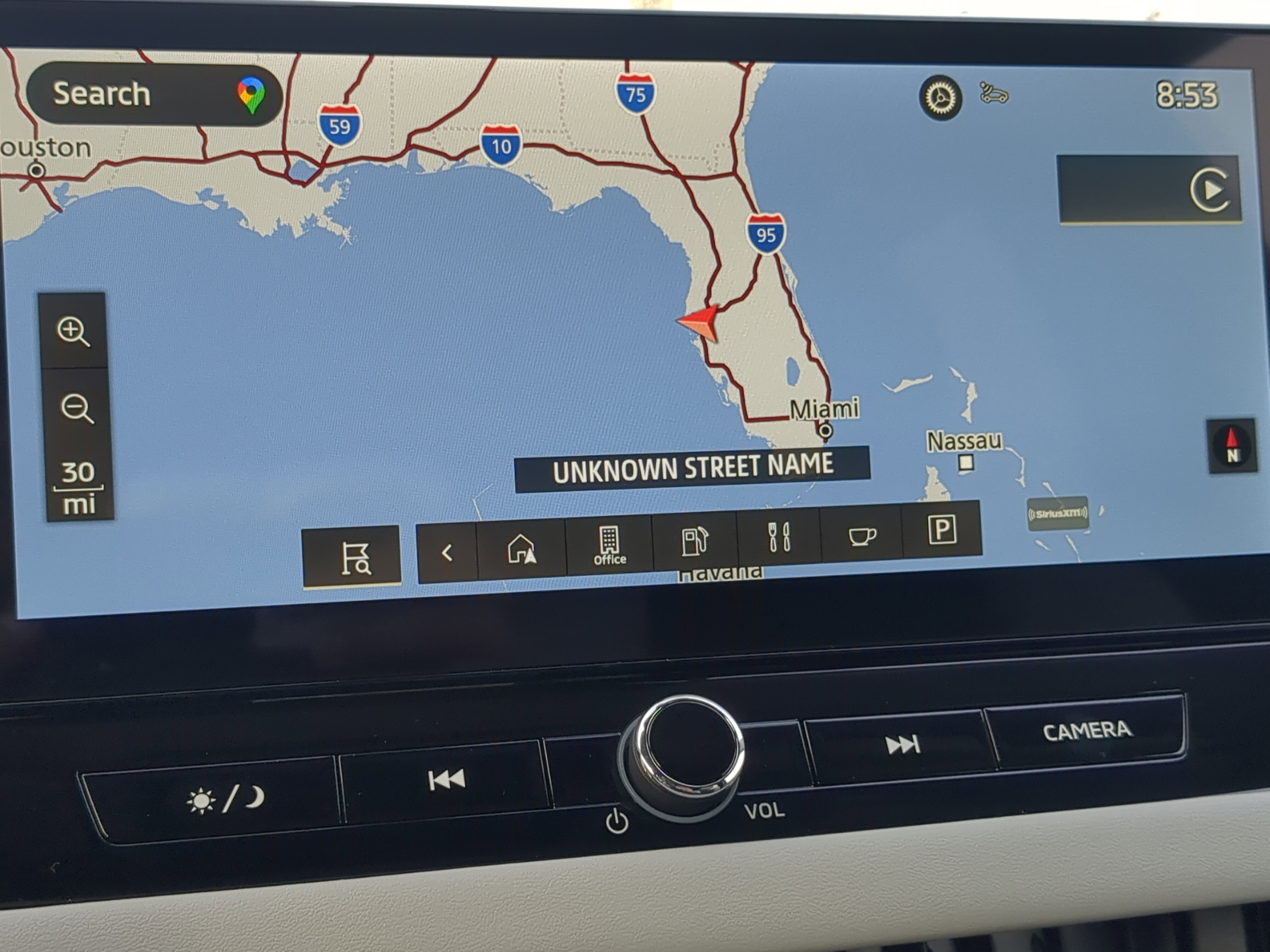Image resolution: width=1270 pixels, height=952 pixels.
Task: Open the destination flag search button
Action: tap(352, 557)
